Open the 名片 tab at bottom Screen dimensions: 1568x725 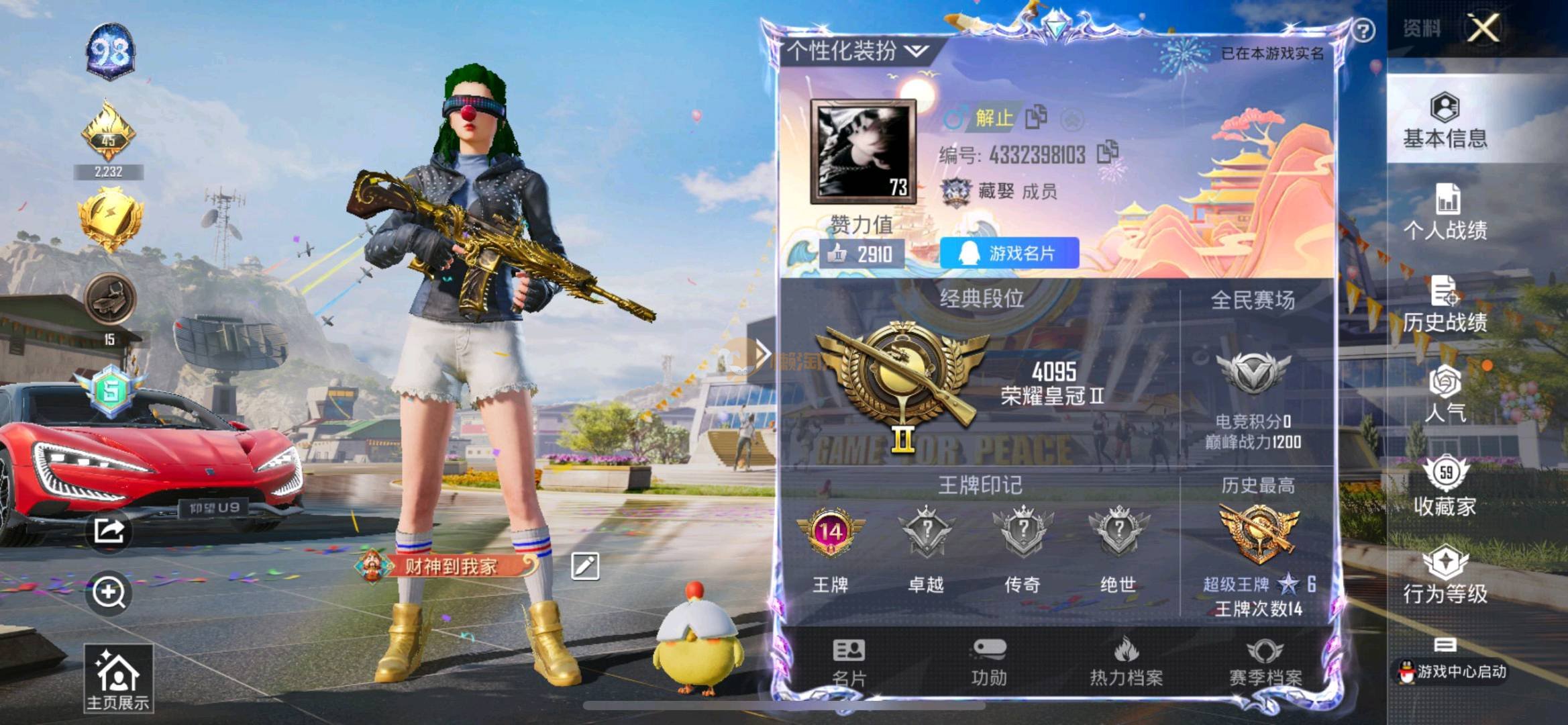(x=849, y=662)
